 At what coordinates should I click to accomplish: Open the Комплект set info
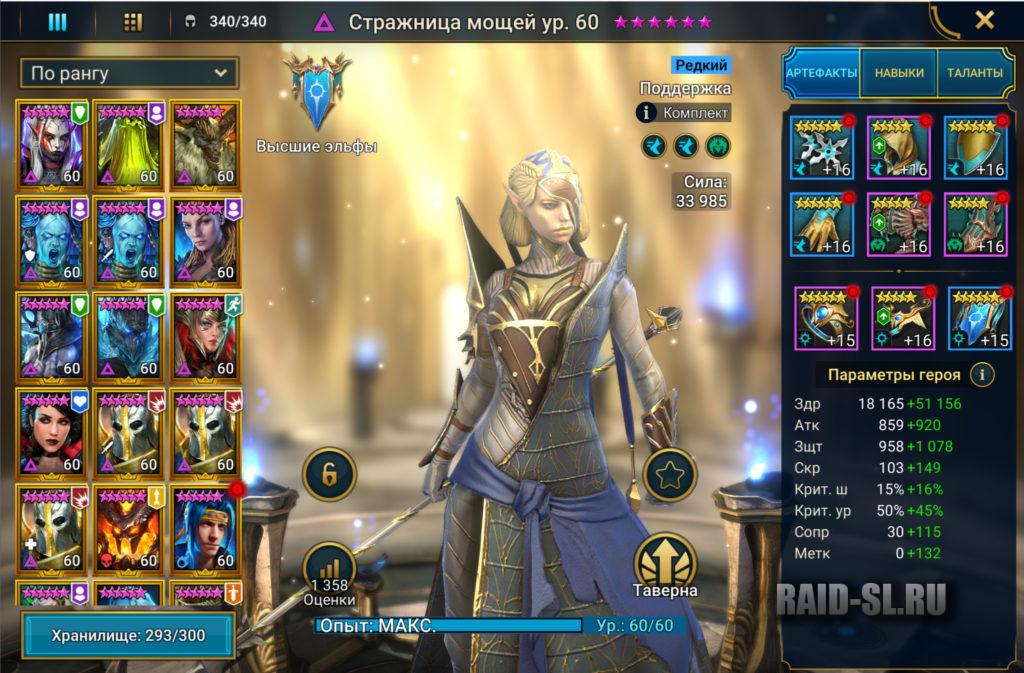(684, 113)
